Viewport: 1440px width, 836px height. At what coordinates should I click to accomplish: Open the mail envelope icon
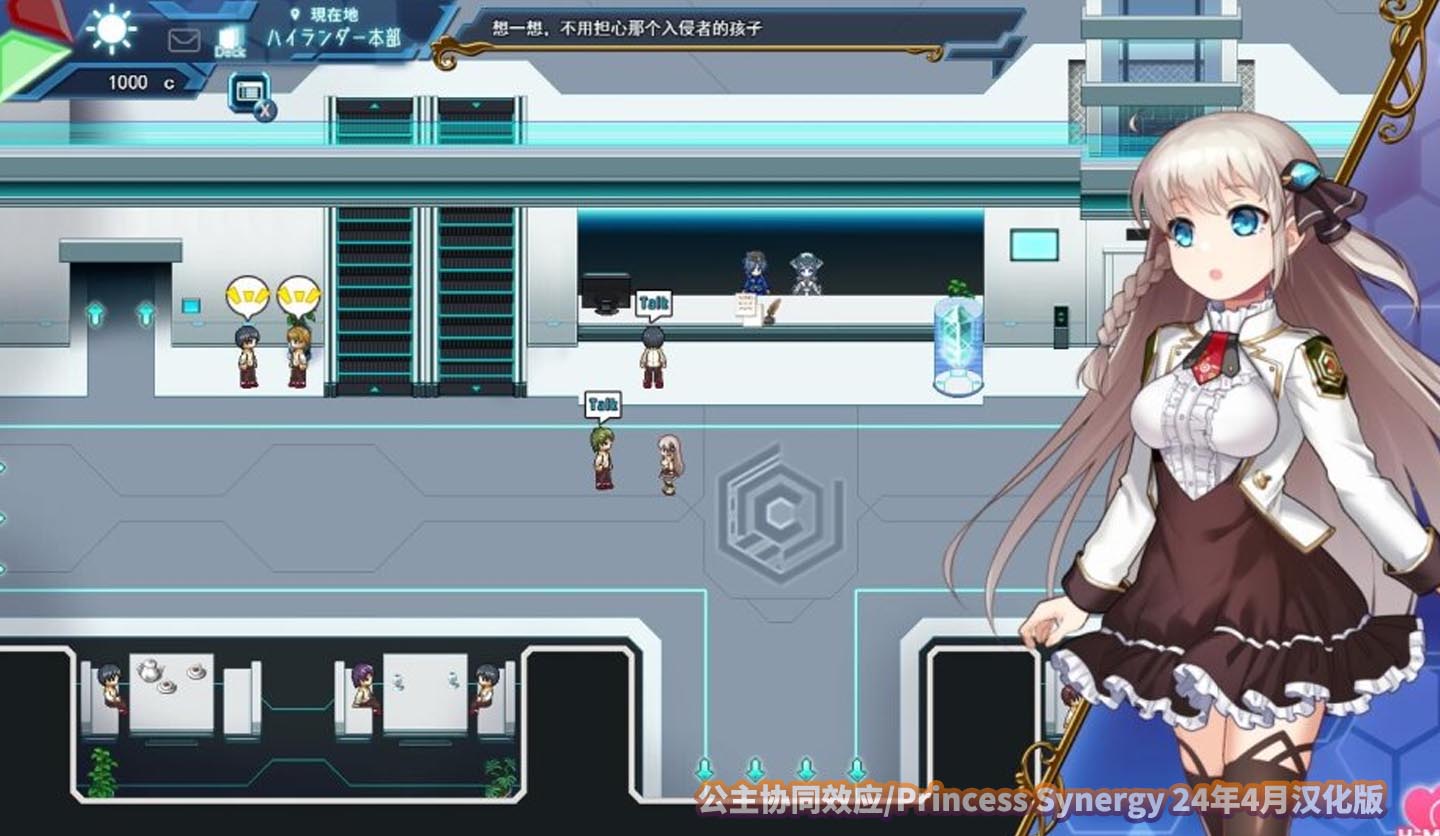click(x=182, y=40)
